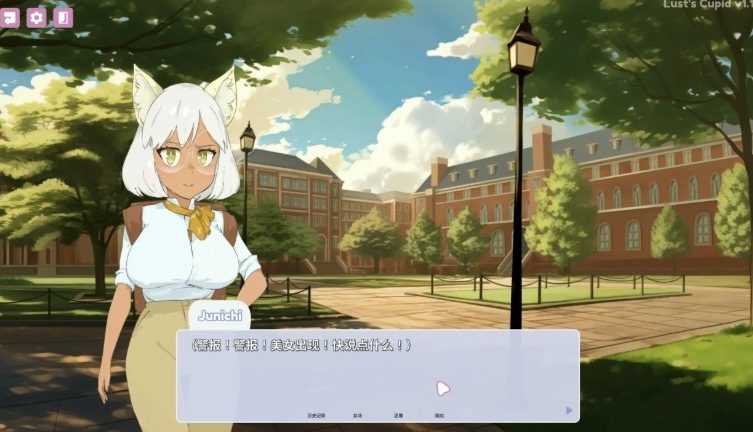Click the pink door exit icon
Viewport: 753px width, 432px height.
coord(63,16)
